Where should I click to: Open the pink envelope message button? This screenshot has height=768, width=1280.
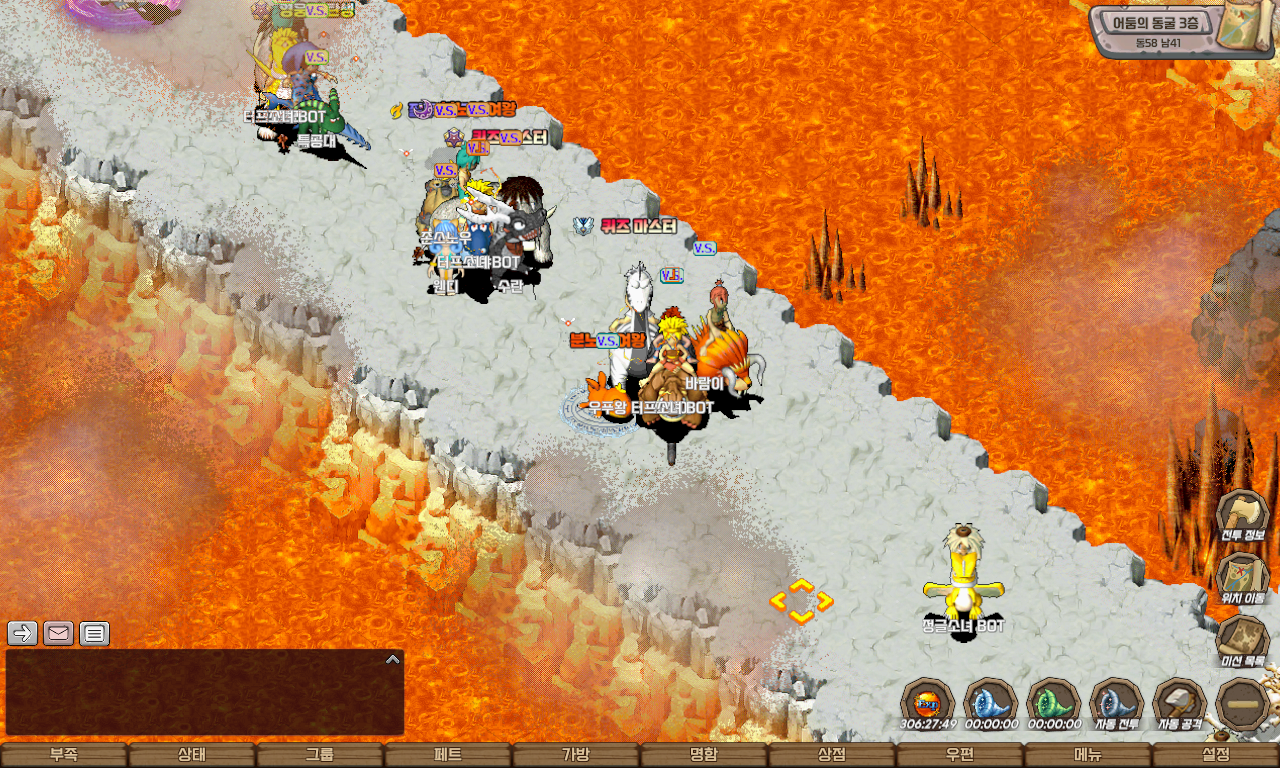click(59, 633)
